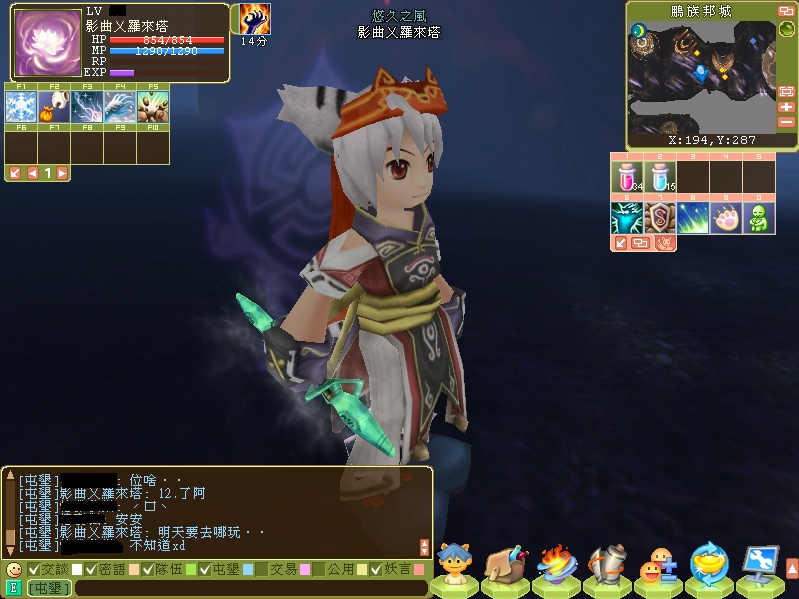Enable the 交易 trade channel checkbox

click(262, 569)
